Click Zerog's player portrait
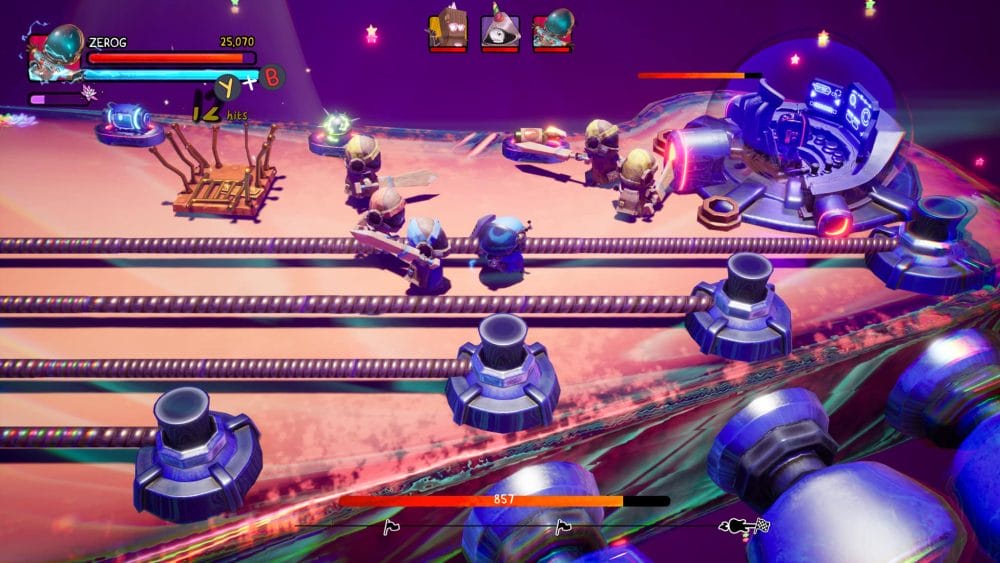Image resolution: width=1000 pixels, height=563 pixels. 55,52
